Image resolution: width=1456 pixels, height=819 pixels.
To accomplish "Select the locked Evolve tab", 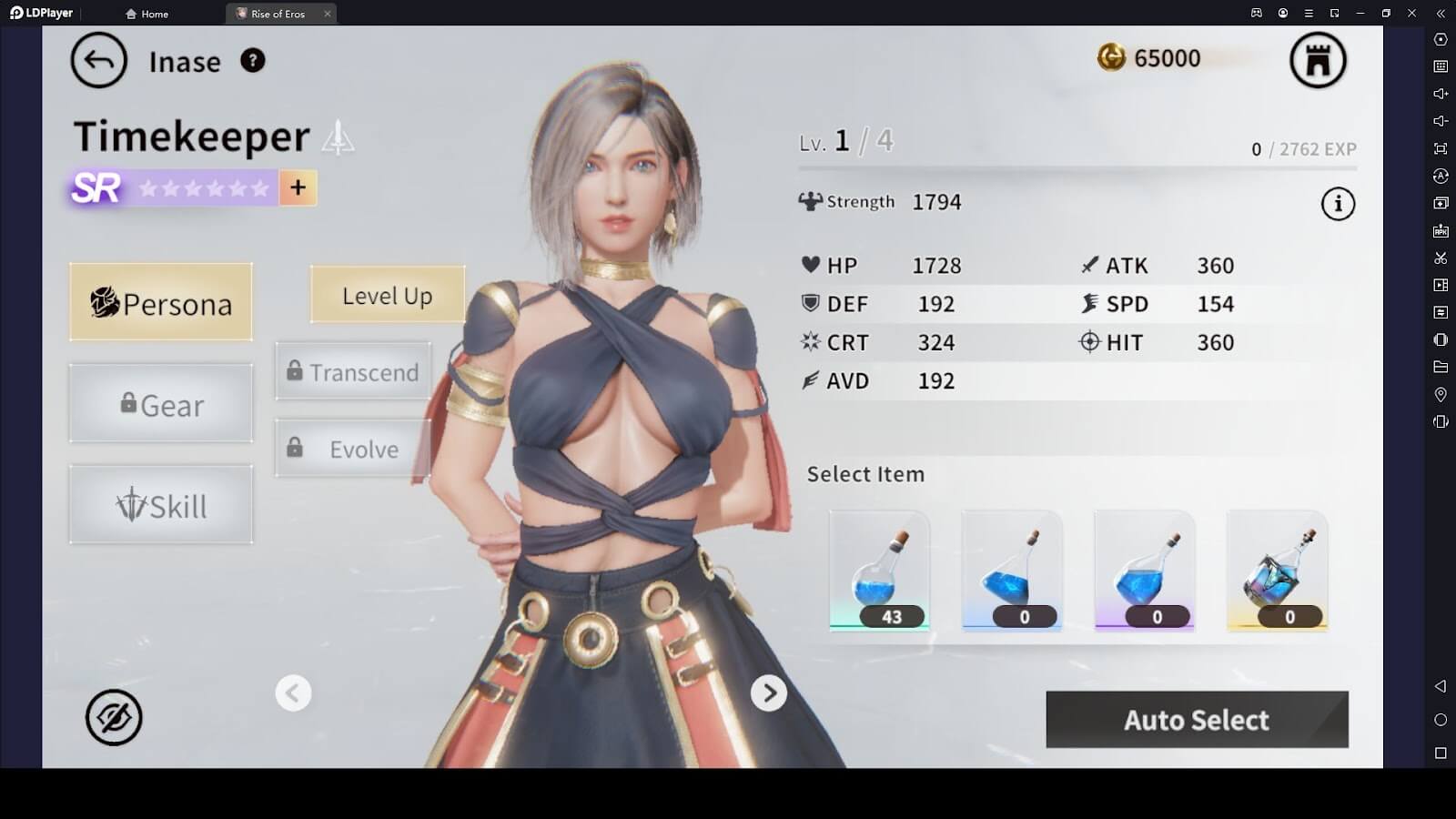I will 353,449.
